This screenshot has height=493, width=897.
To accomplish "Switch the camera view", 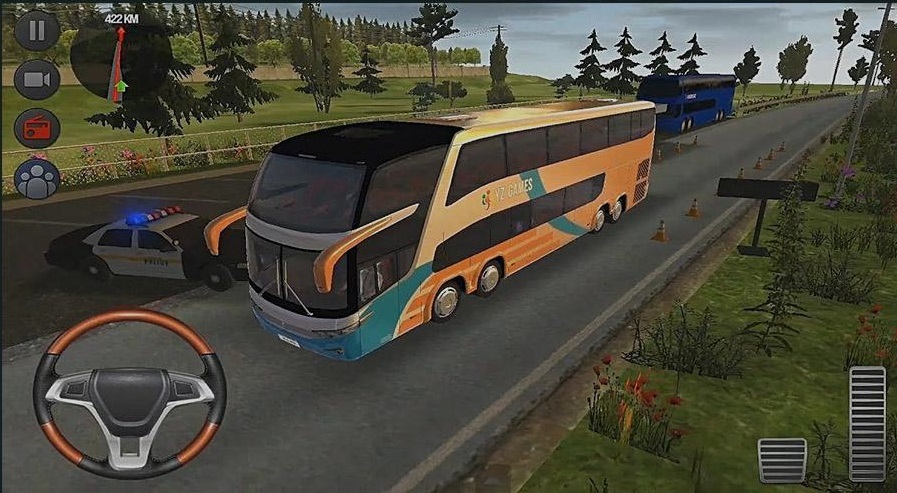I will point(37,79).
